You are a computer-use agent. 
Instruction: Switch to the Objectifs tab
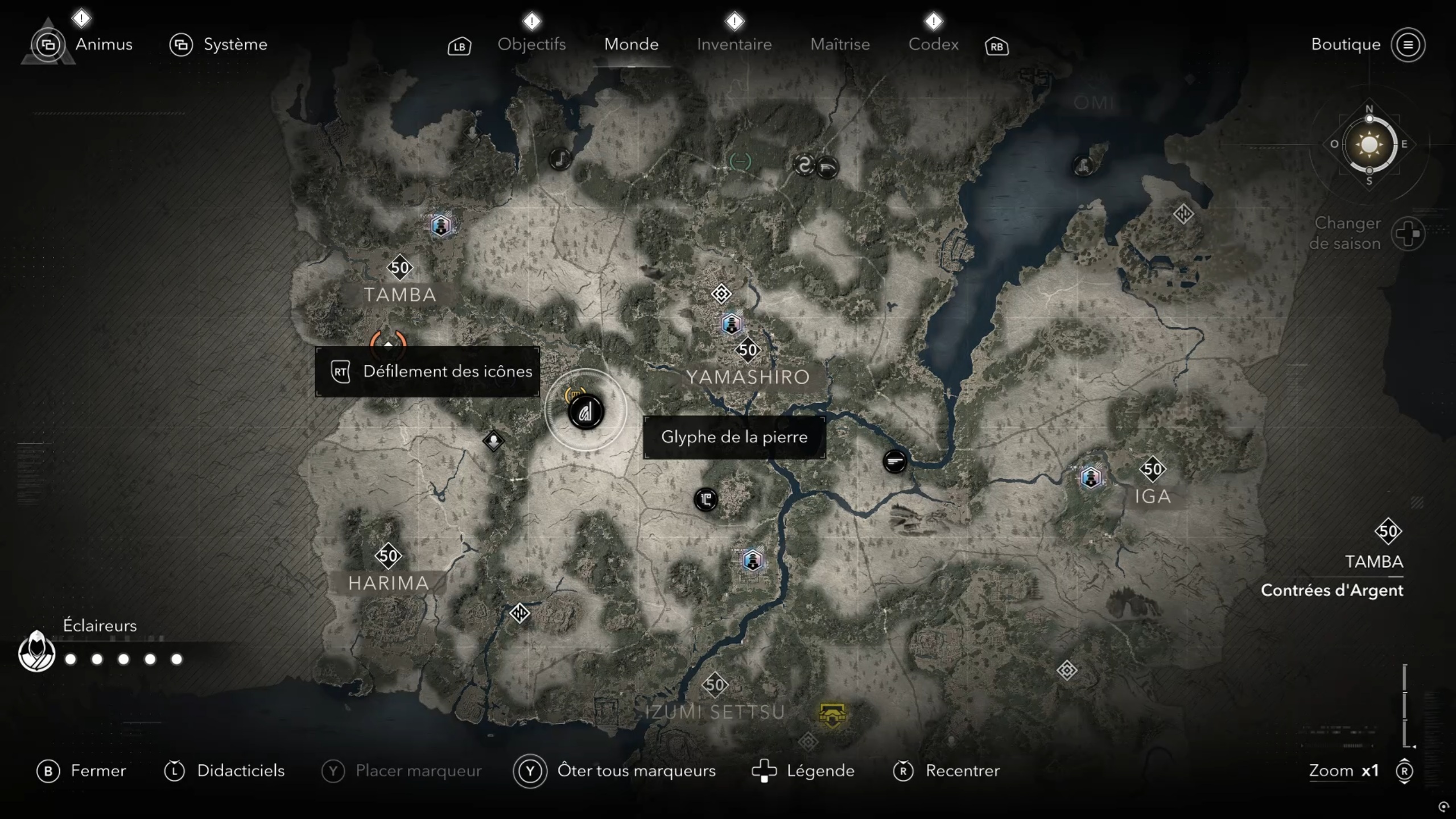point(531,44)
